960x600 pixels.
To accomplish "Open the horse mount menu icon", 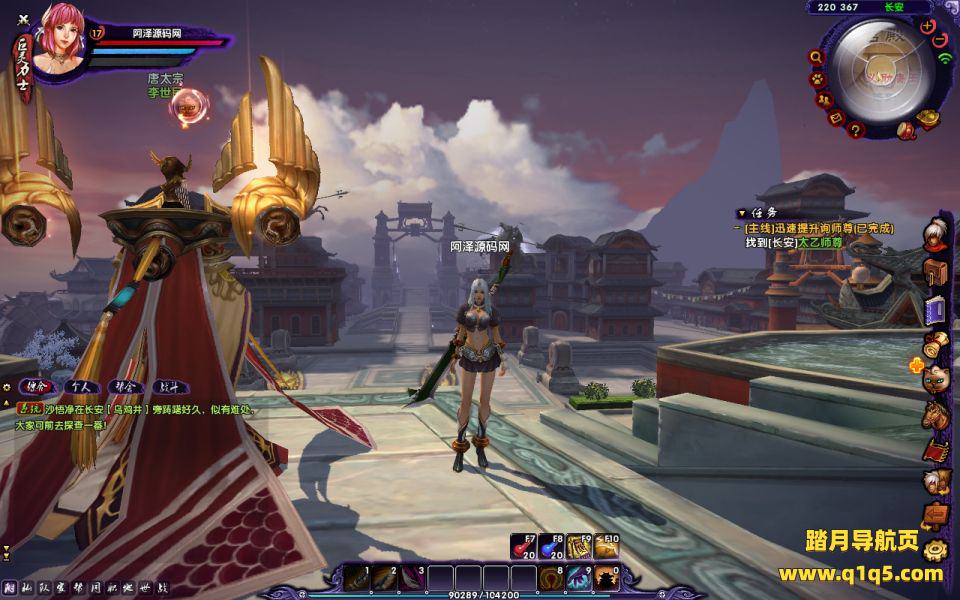I will [934, 413].
